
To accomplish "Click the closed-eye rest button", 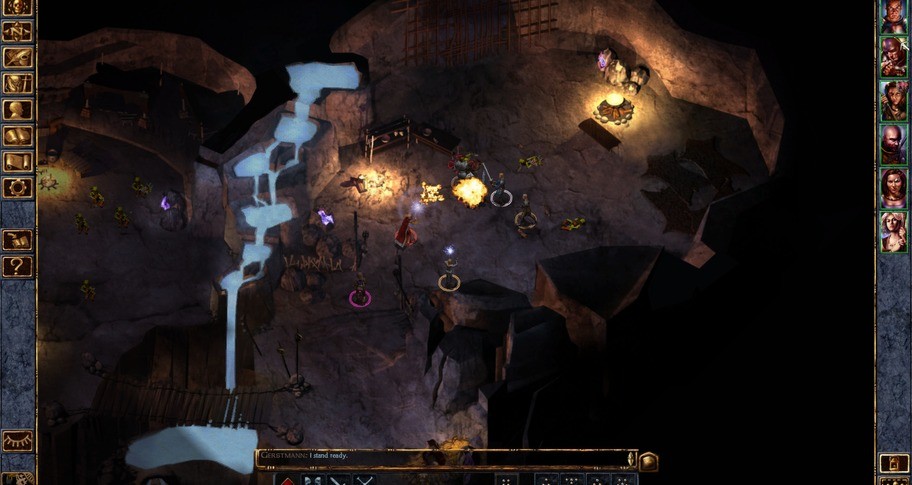I will [x=18, y=441].
